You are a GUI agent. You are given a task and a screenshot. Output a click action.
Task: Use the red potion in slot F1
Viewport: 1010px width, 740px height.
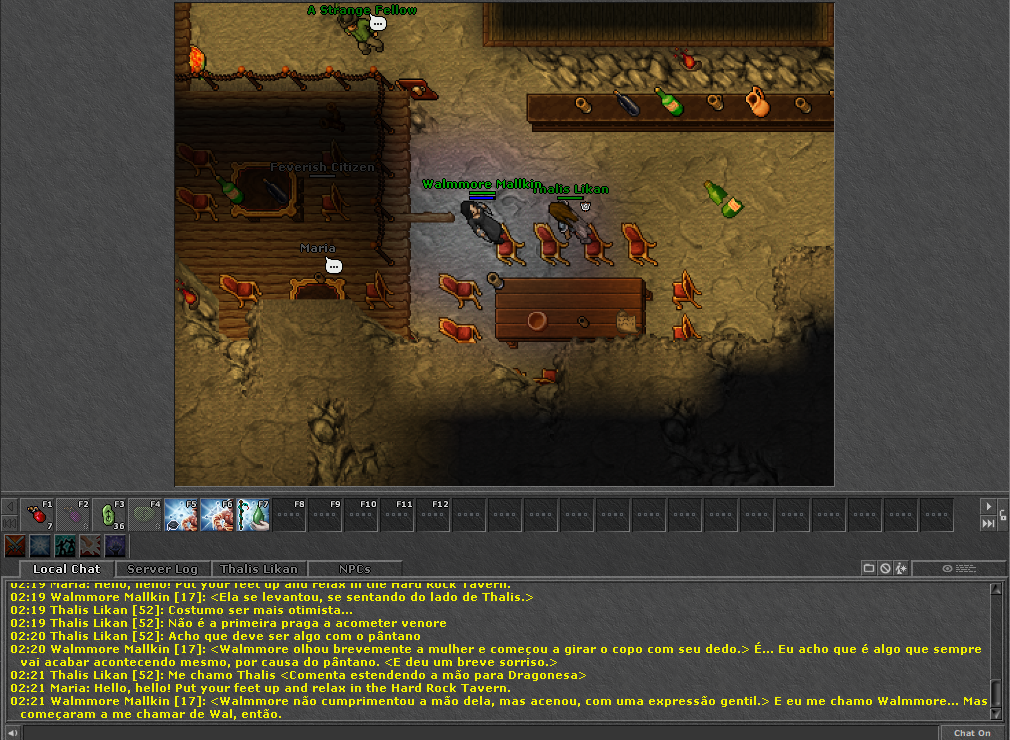coord(39,514)
